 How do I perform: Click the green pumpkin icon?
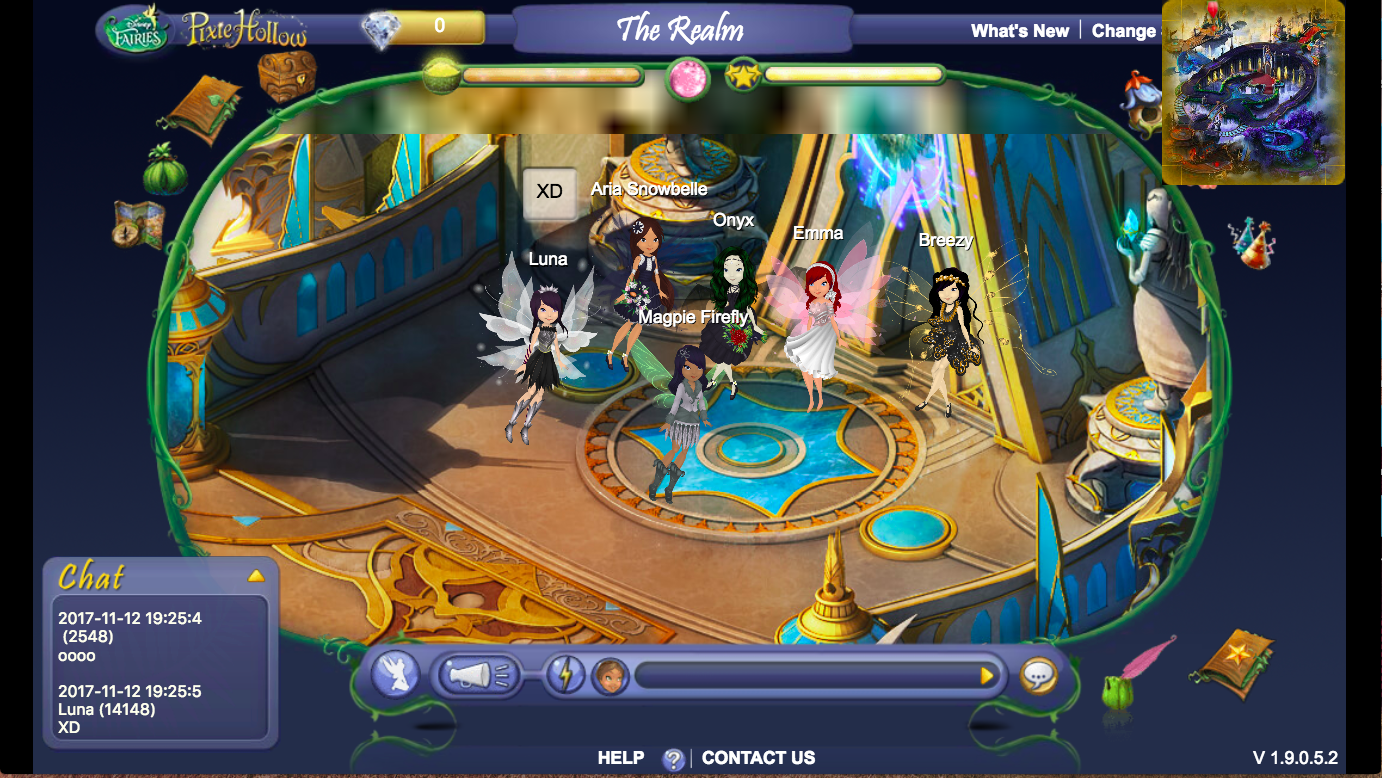pos(165,170)
